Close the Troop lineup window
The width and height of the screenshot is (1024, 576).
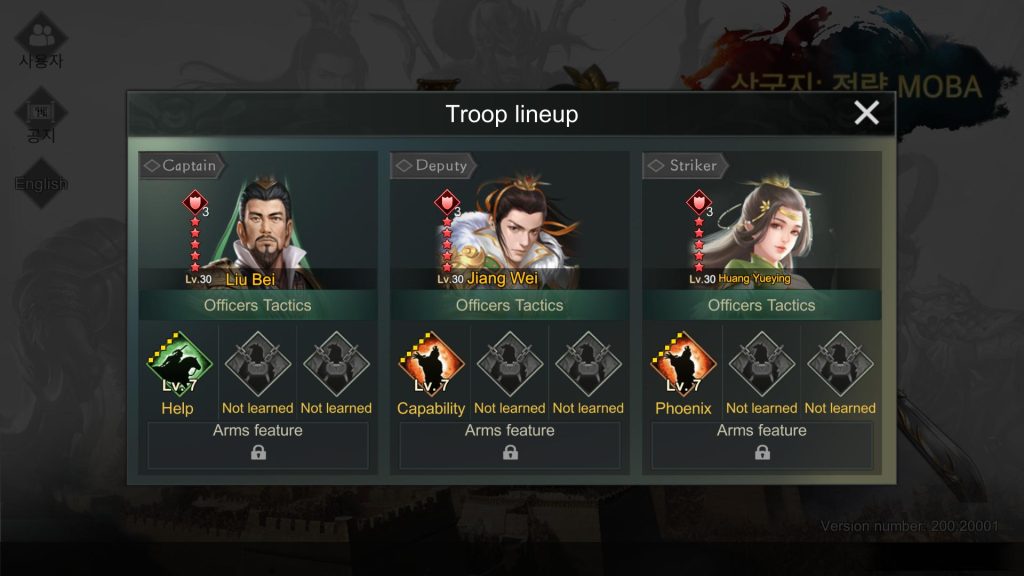866,113
